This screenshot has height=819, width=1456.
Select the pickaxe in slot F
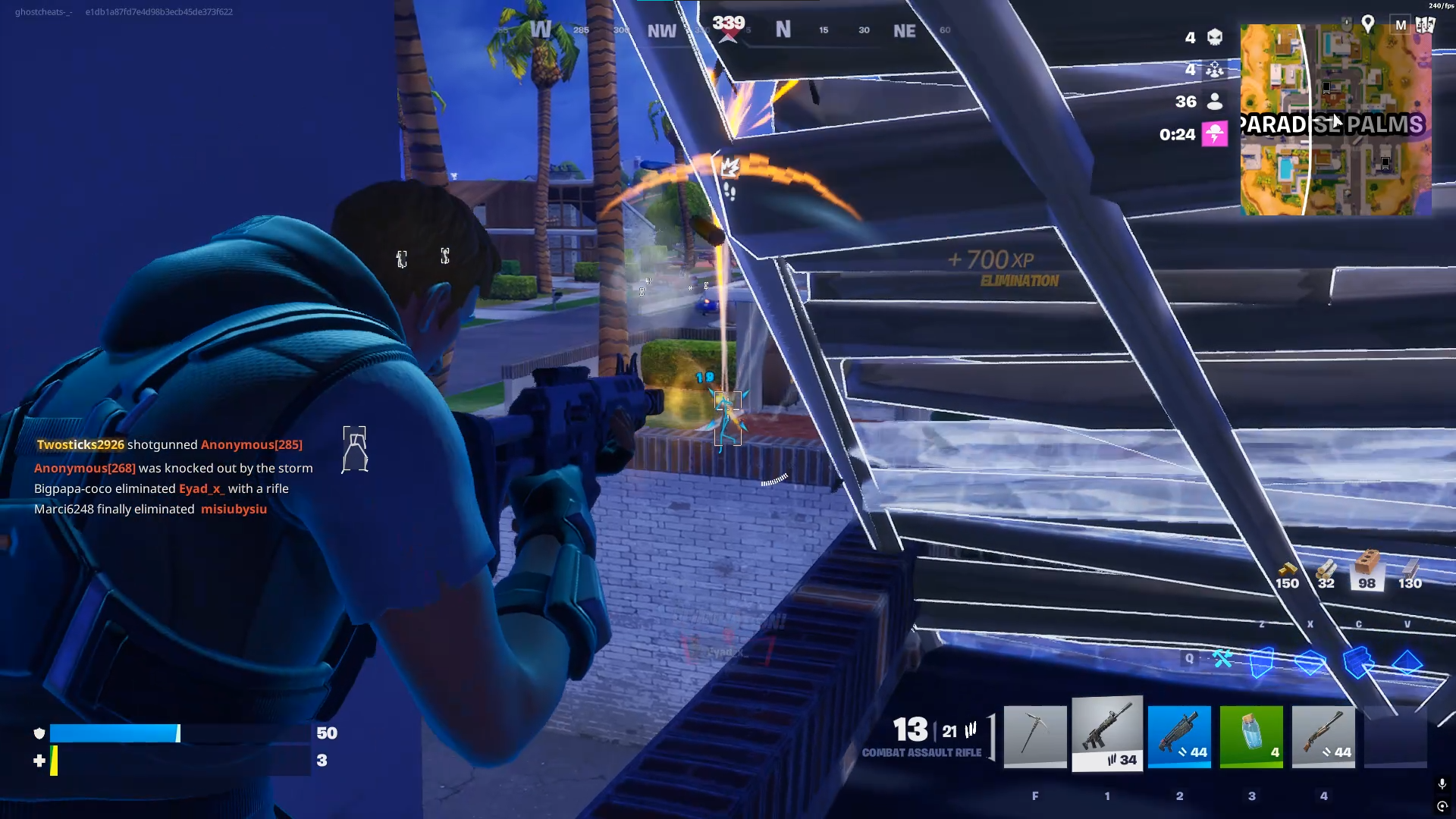coord(1035,736)
